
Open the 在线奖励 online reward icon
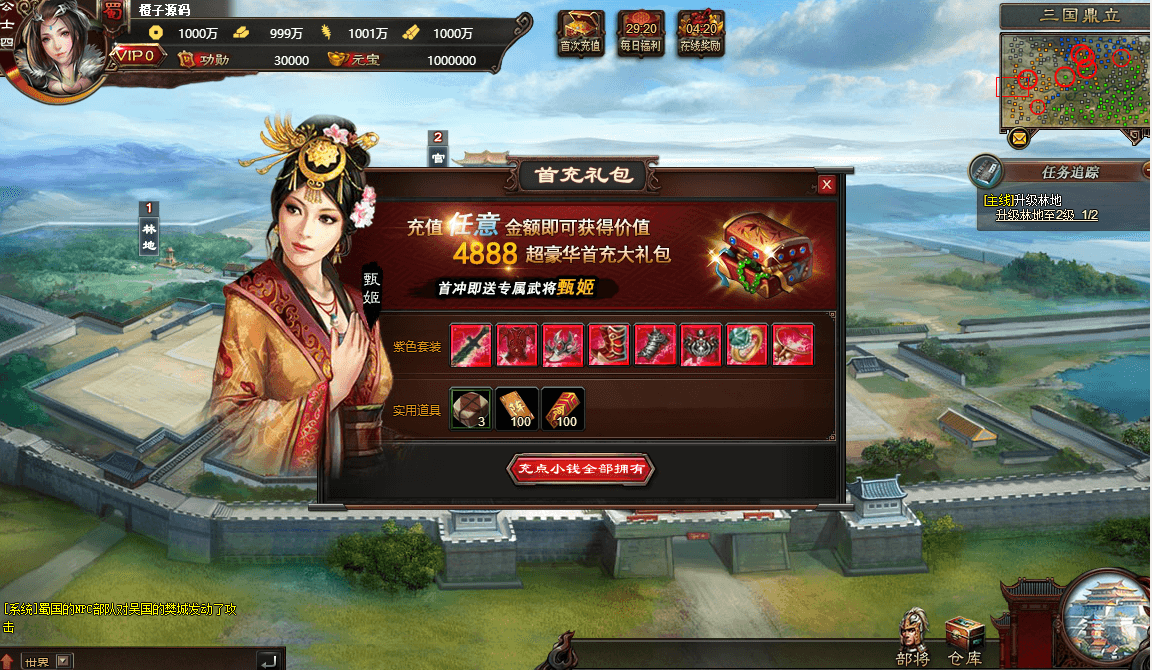pyautogui.click(x=700, y=32)
